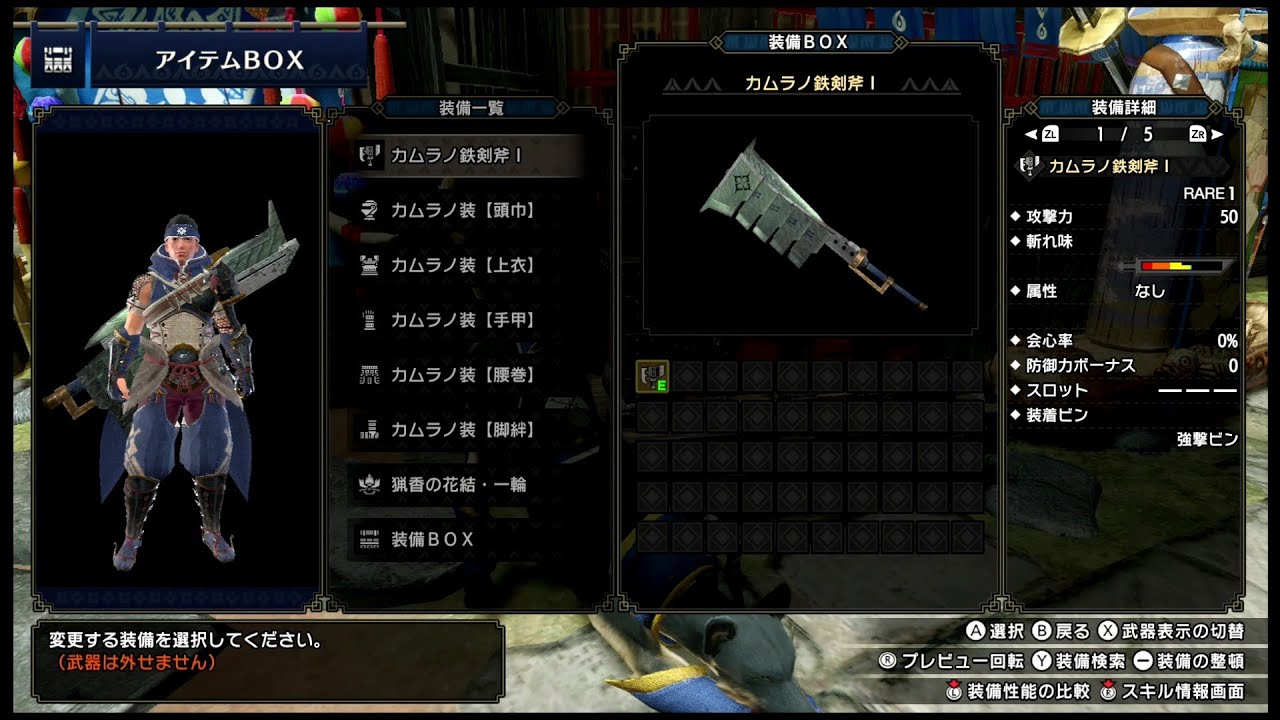Open カムラノ装【腰巻】 waist armor entry
The image size is (1280, 720).
467,375
